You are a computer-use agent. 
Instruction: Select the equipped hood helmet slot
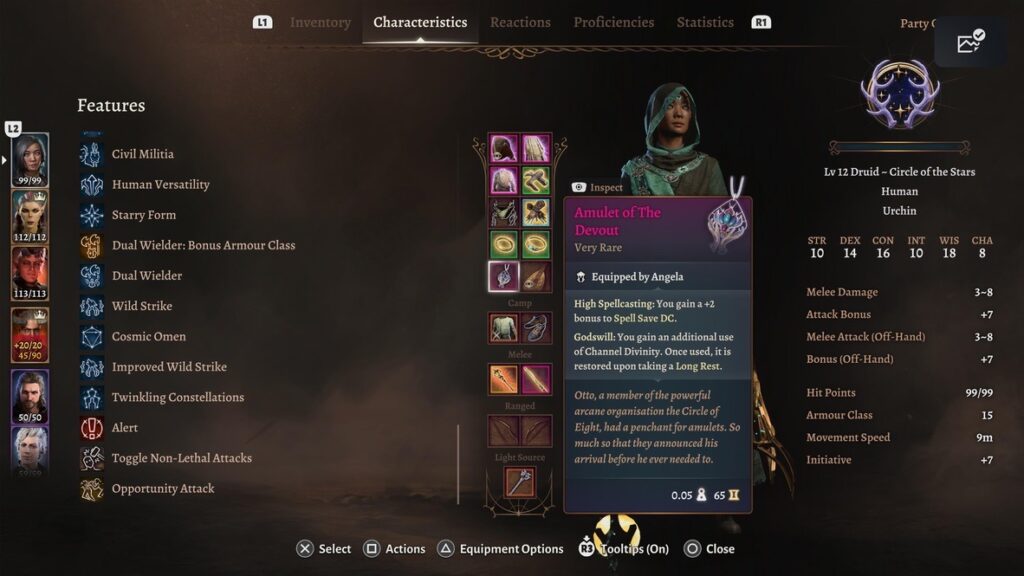pyautogui.click(x=503, y=149)
